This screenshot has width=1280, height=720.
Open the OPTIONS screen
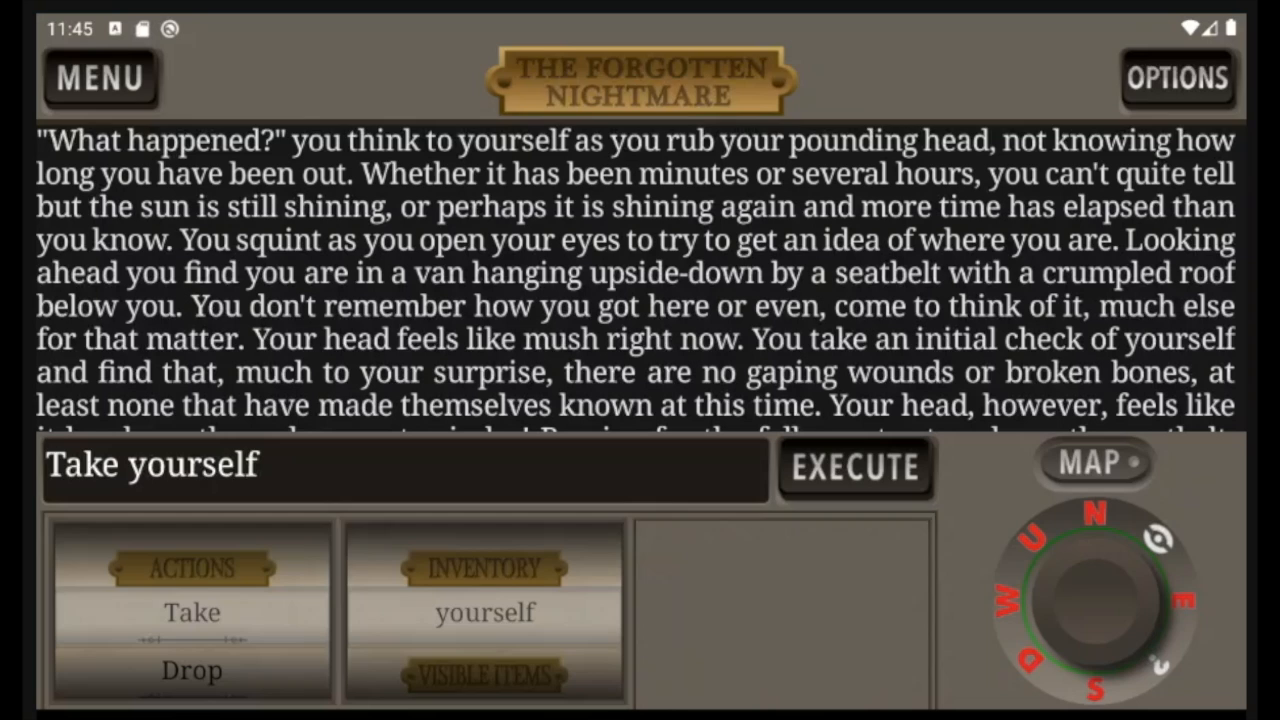1178,79
